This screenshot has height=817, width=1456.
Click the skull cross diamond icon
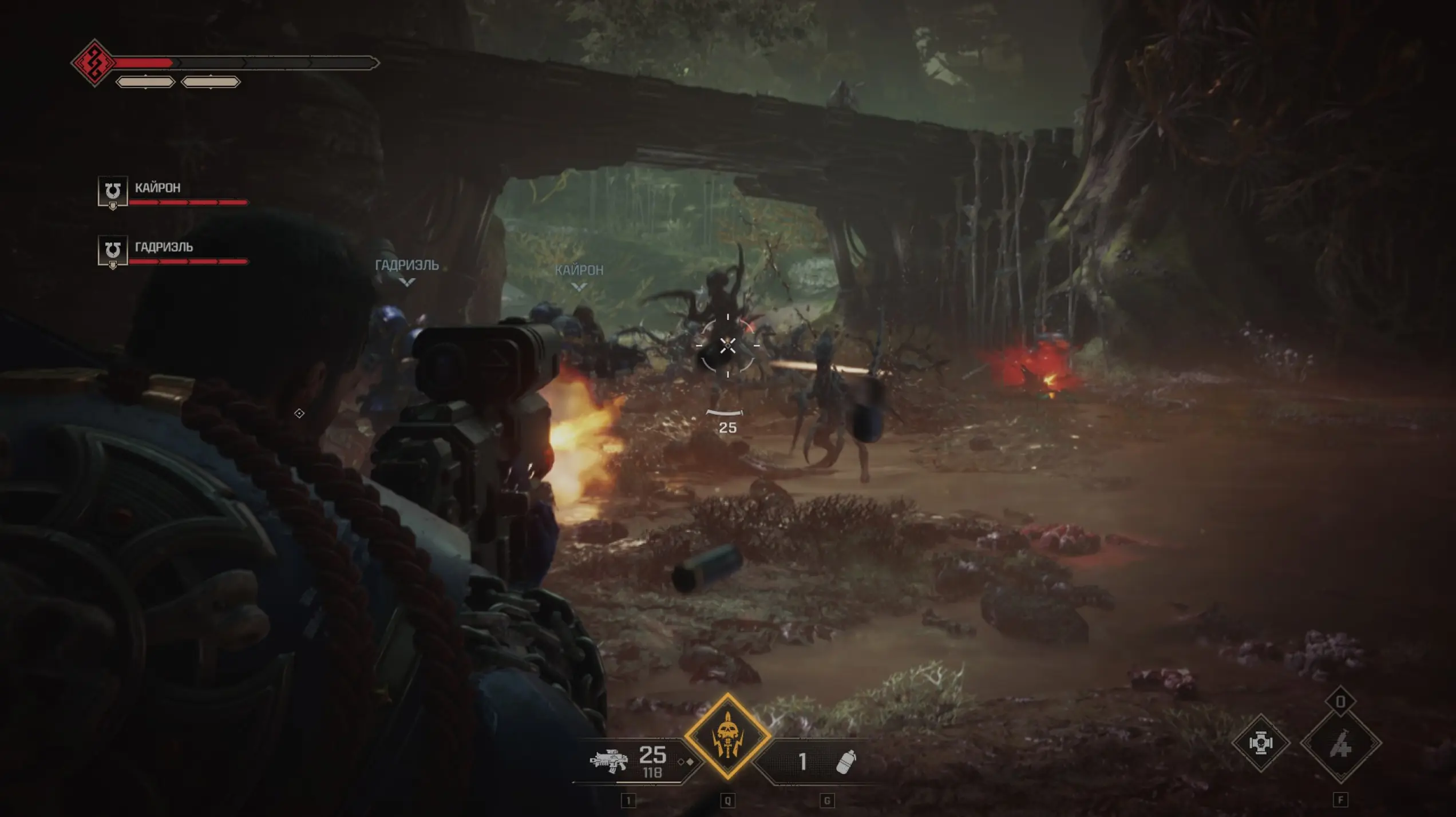1260,743
